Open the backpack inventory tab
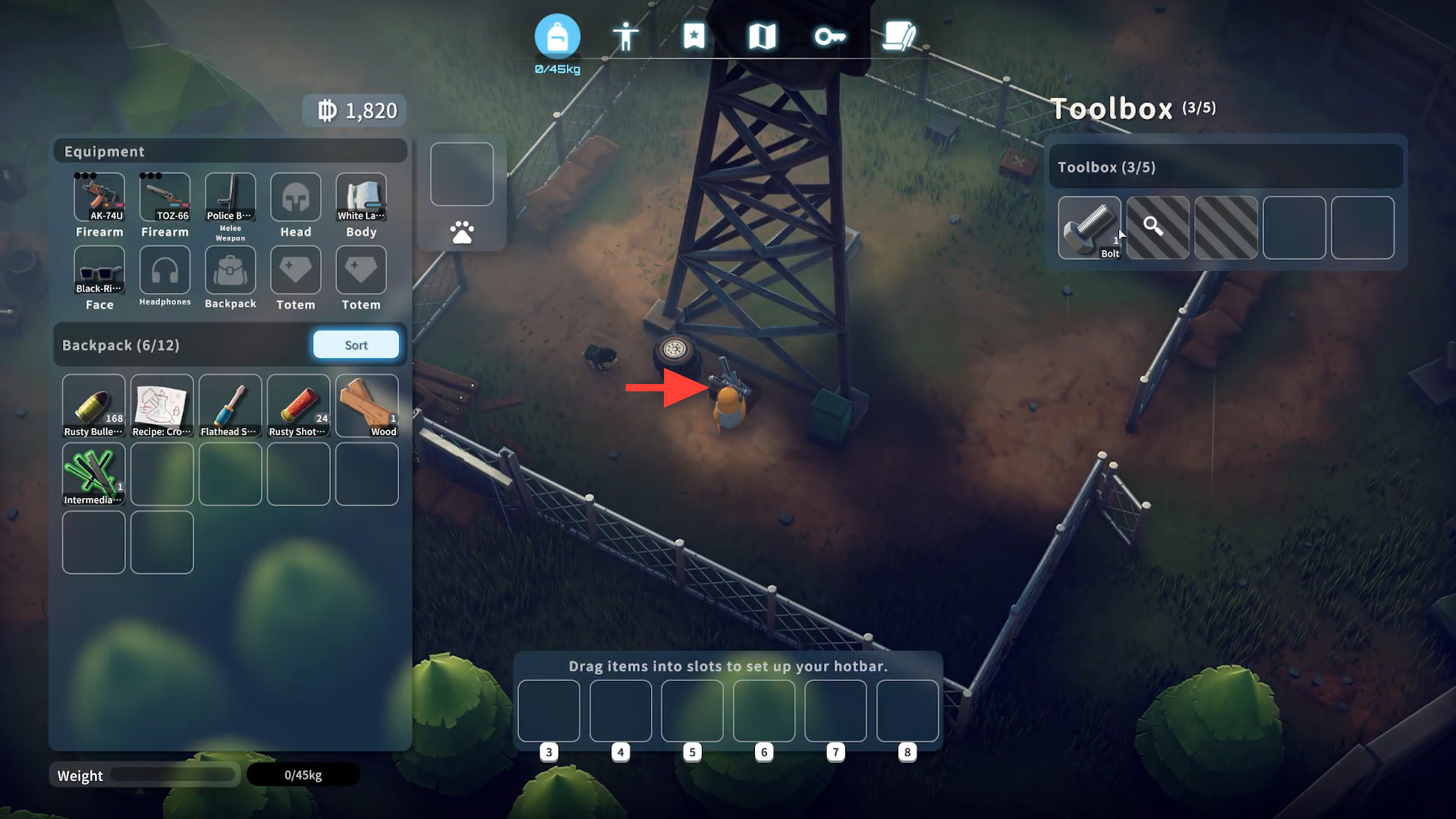1456x819 pixels. [557, 36]
